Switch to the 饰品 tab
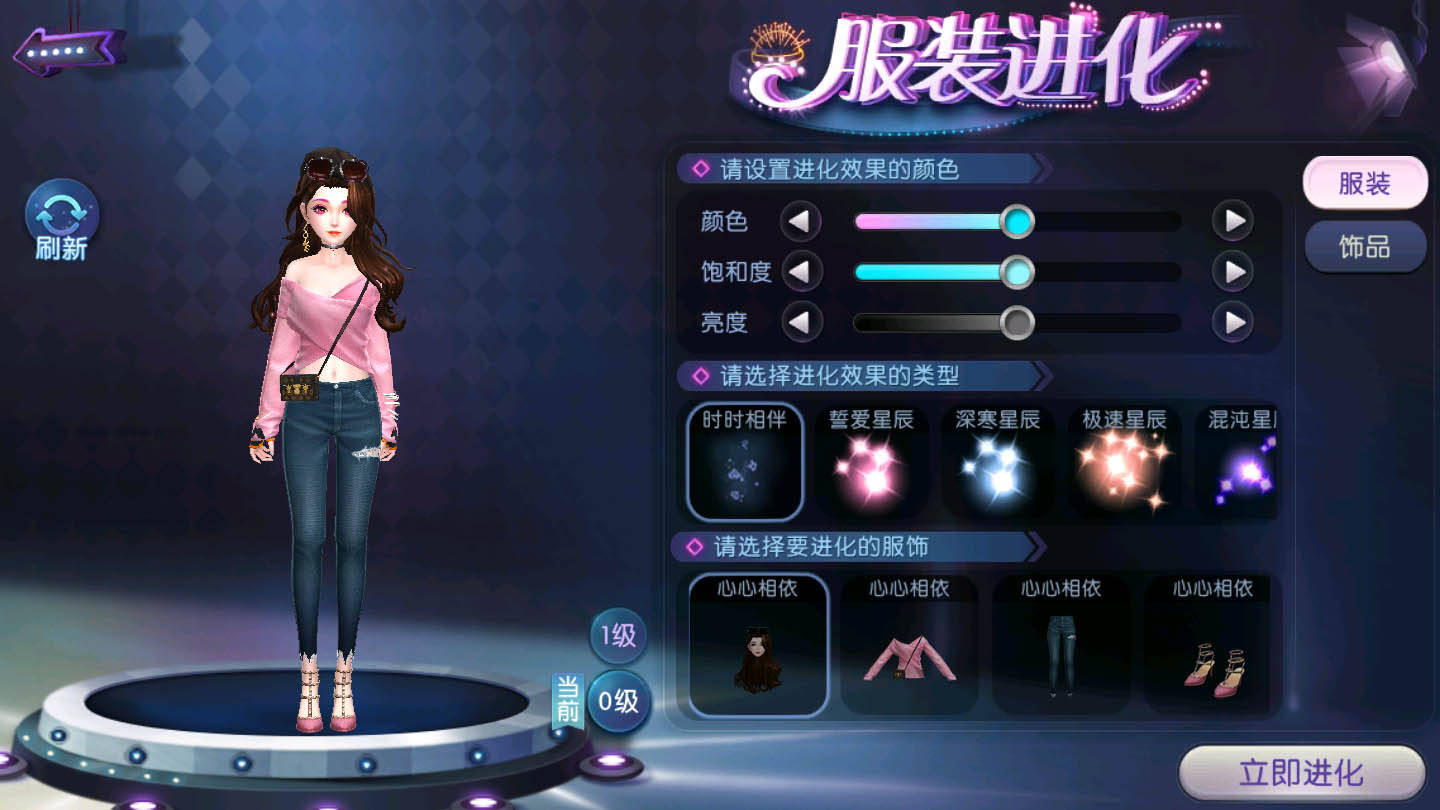The image size is (1440, 810). (1364, 246)
